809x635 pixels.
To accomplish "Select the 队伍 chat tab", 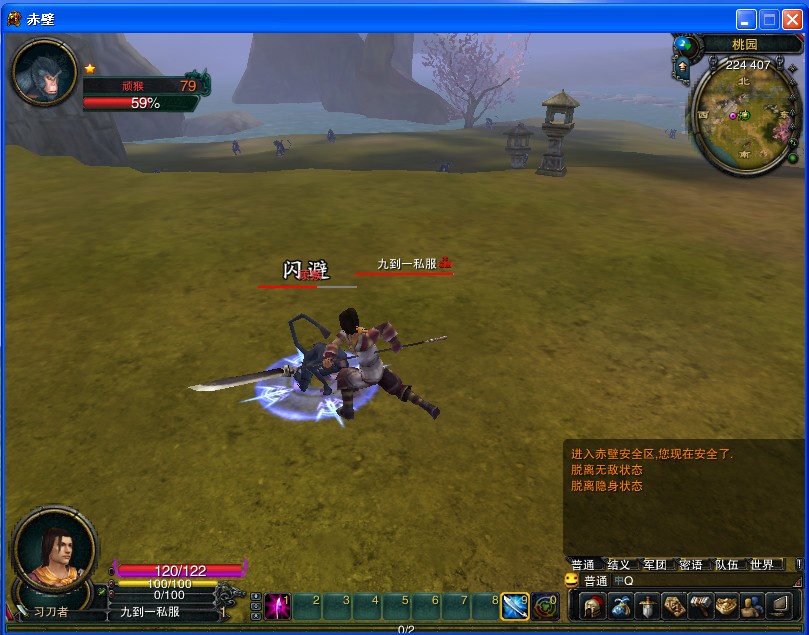I will coord(727,565).
